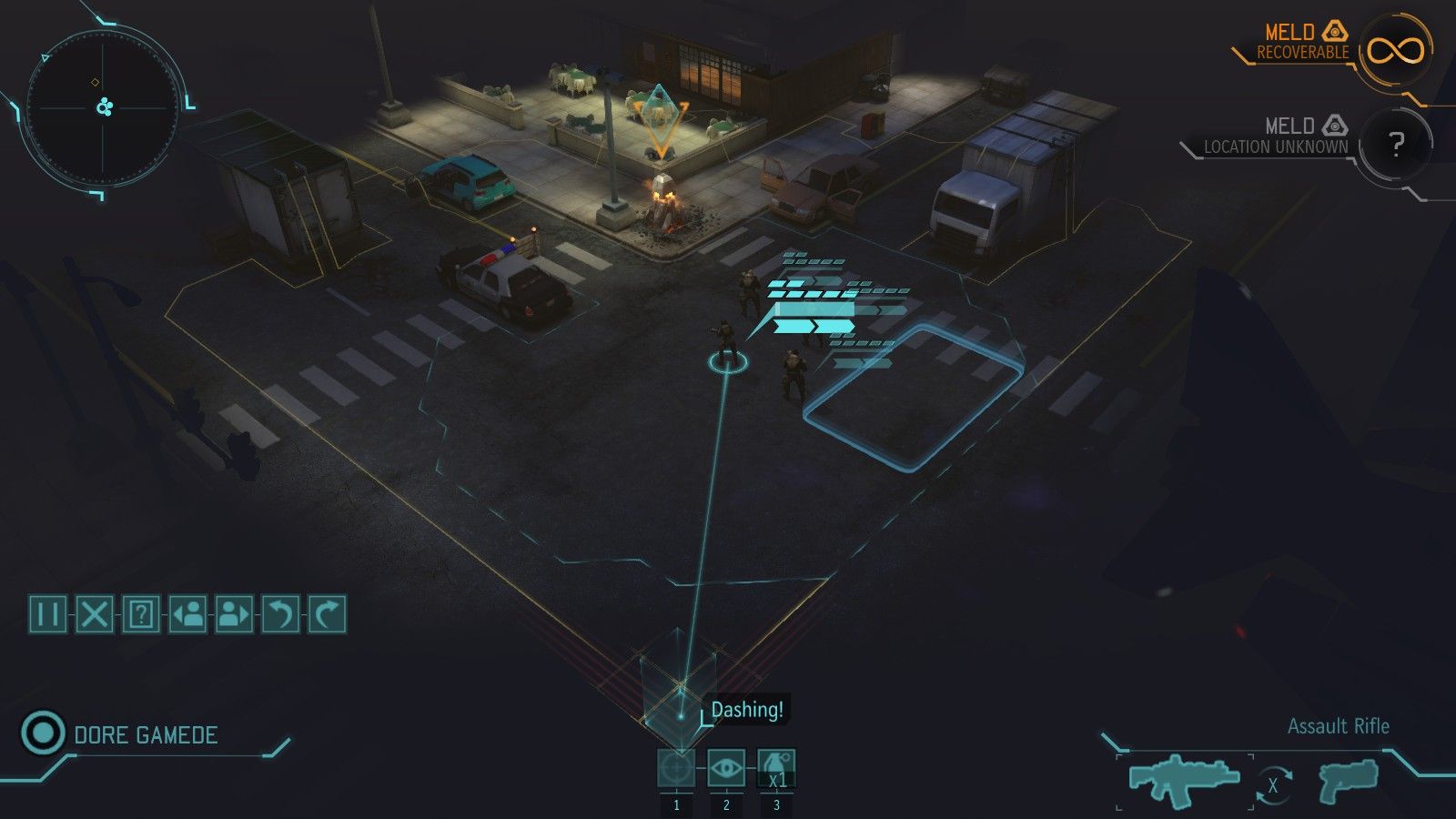Switch to the next soldier
The width and height of the screenshot is (1456, 819).
pyautogui.click(x=235, y=613)
